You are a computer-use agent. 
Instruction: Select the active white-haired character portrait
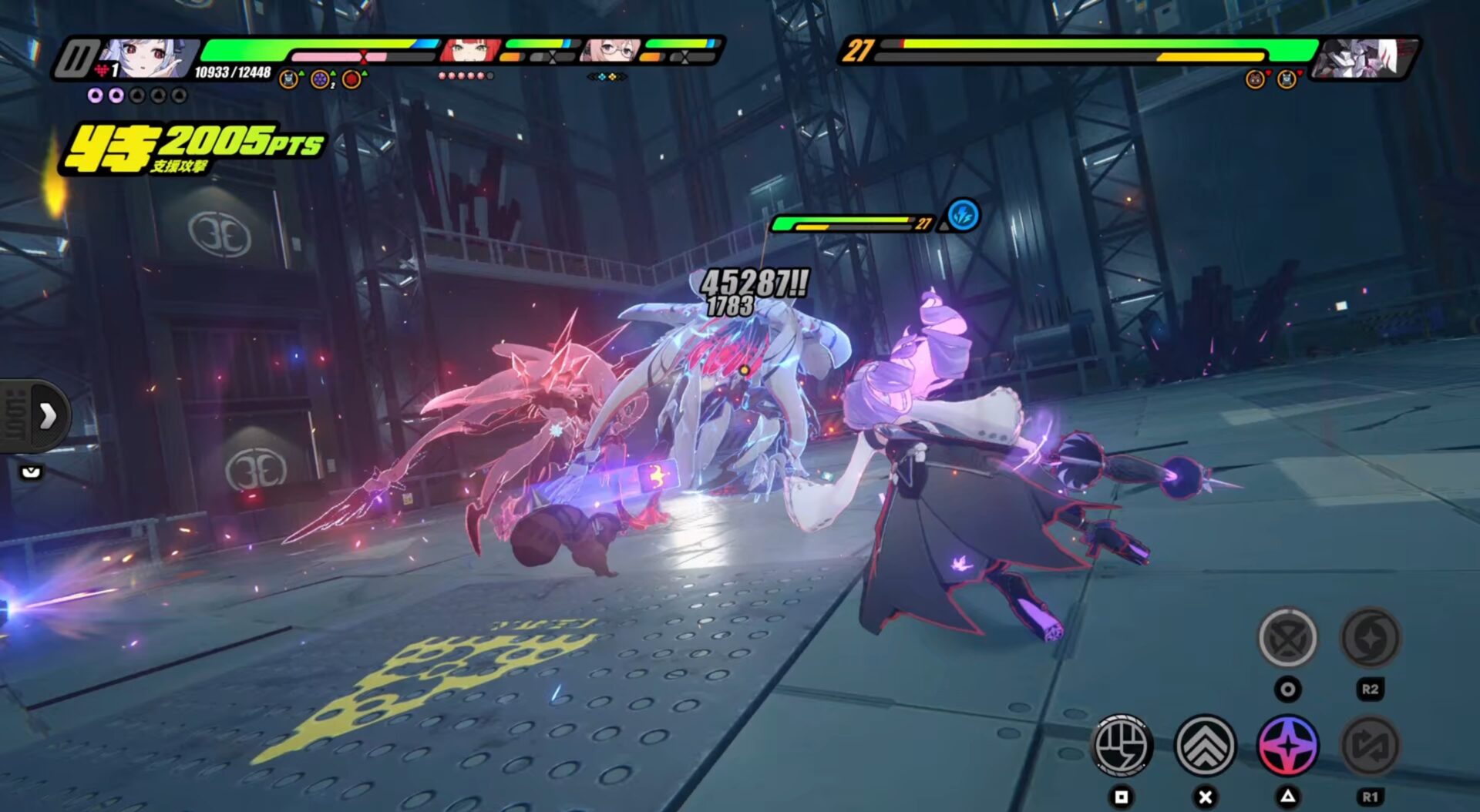click(x=146, y=59)
